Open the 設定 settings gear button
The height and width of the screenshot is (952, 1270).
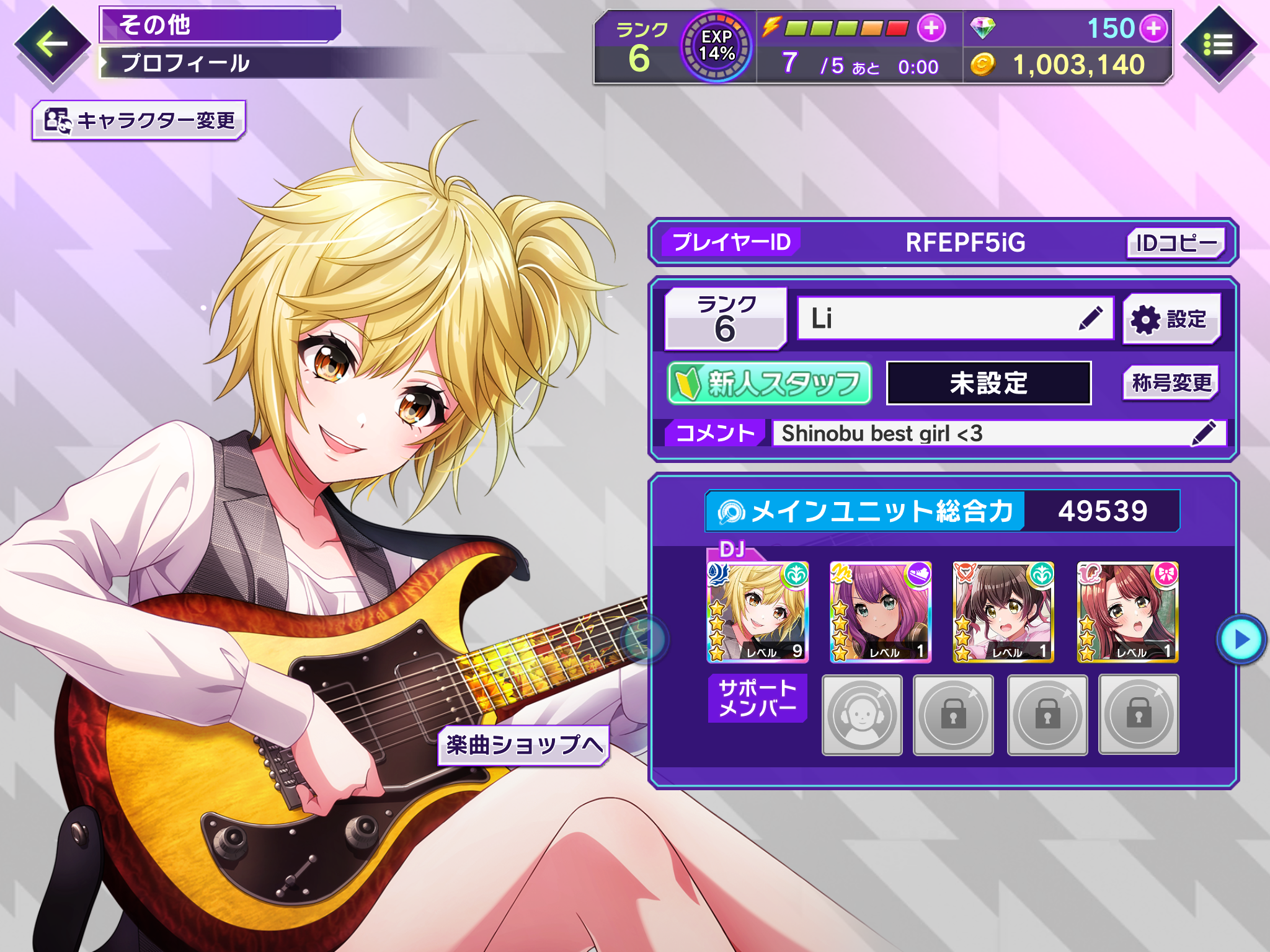tap(1171, 319)
